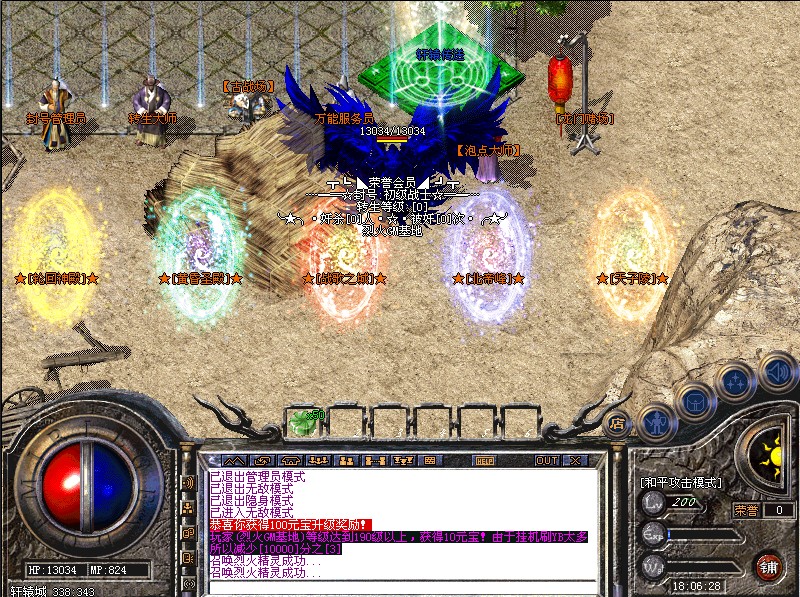Click the chat text input line

click(400, 587)
